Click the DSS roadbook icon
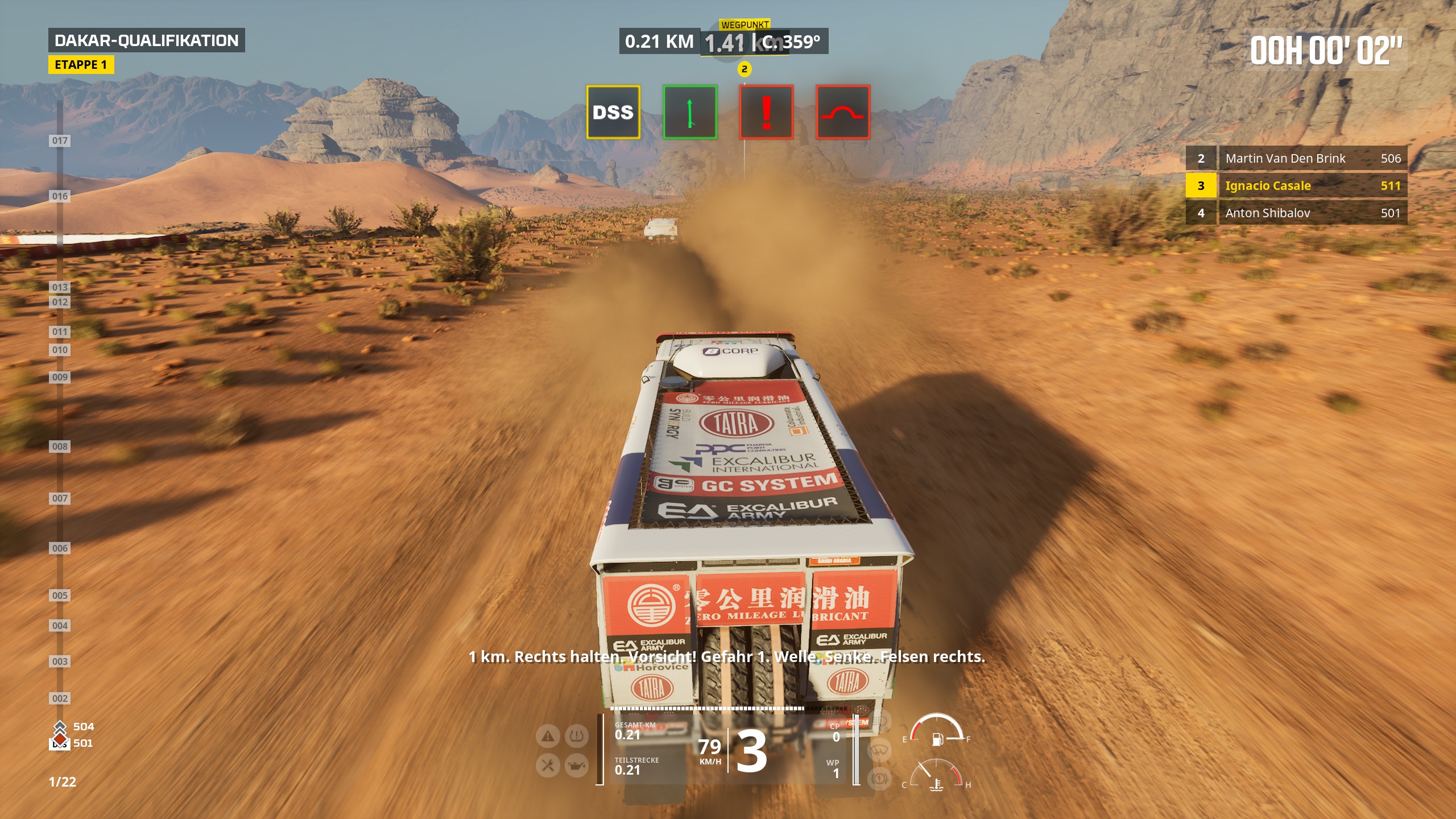The height and width of the screenshot is (819, 1456). (613, 112)
